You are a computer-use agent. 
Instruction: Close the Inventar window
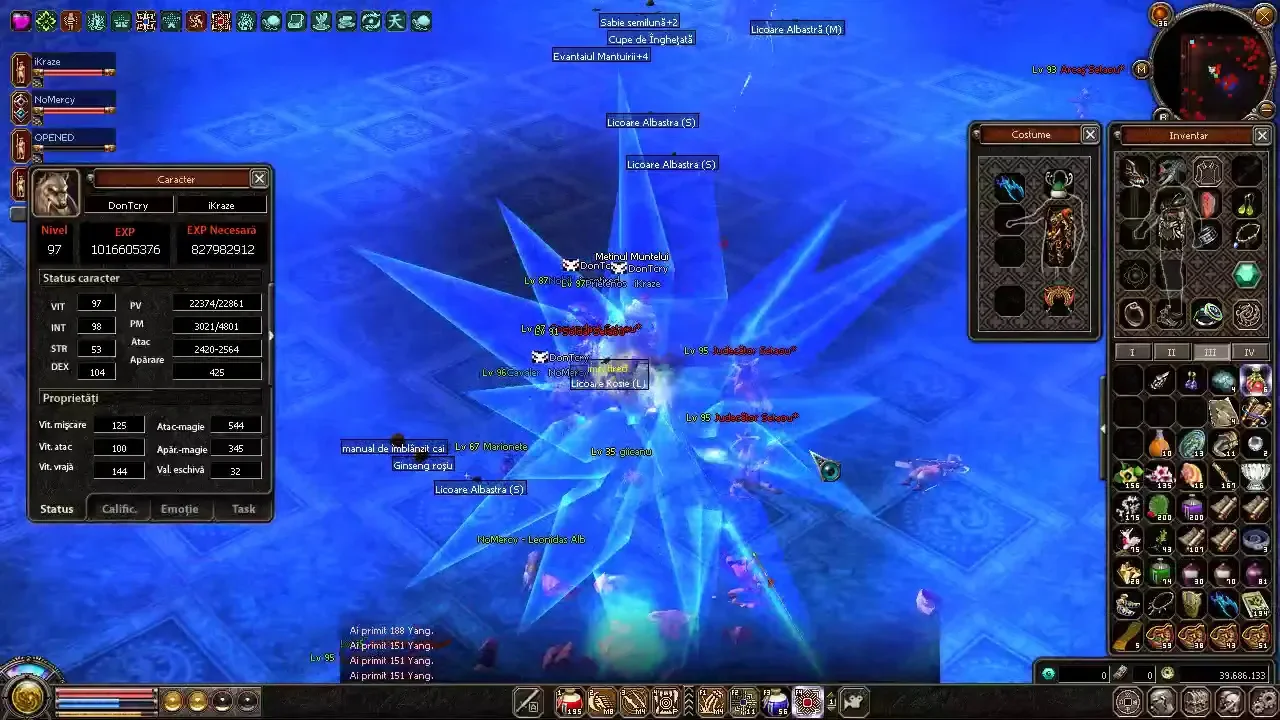pos(1262,135)
